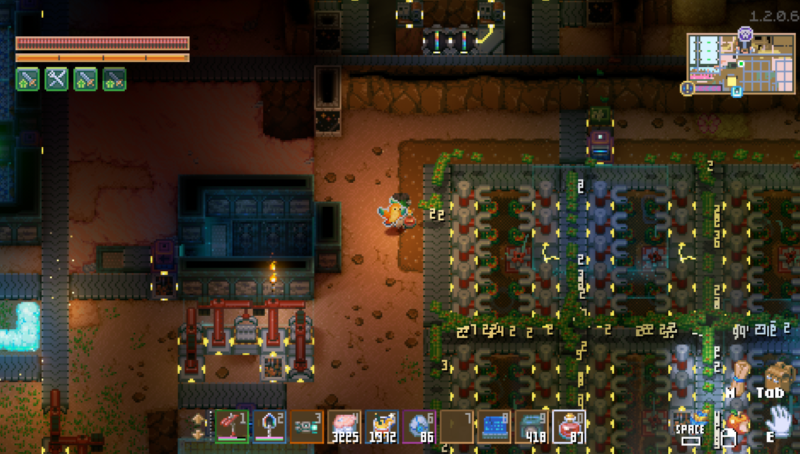Click the hotbar row swap arrows
This screenshot has width=800, height=454.
[196, 426]
